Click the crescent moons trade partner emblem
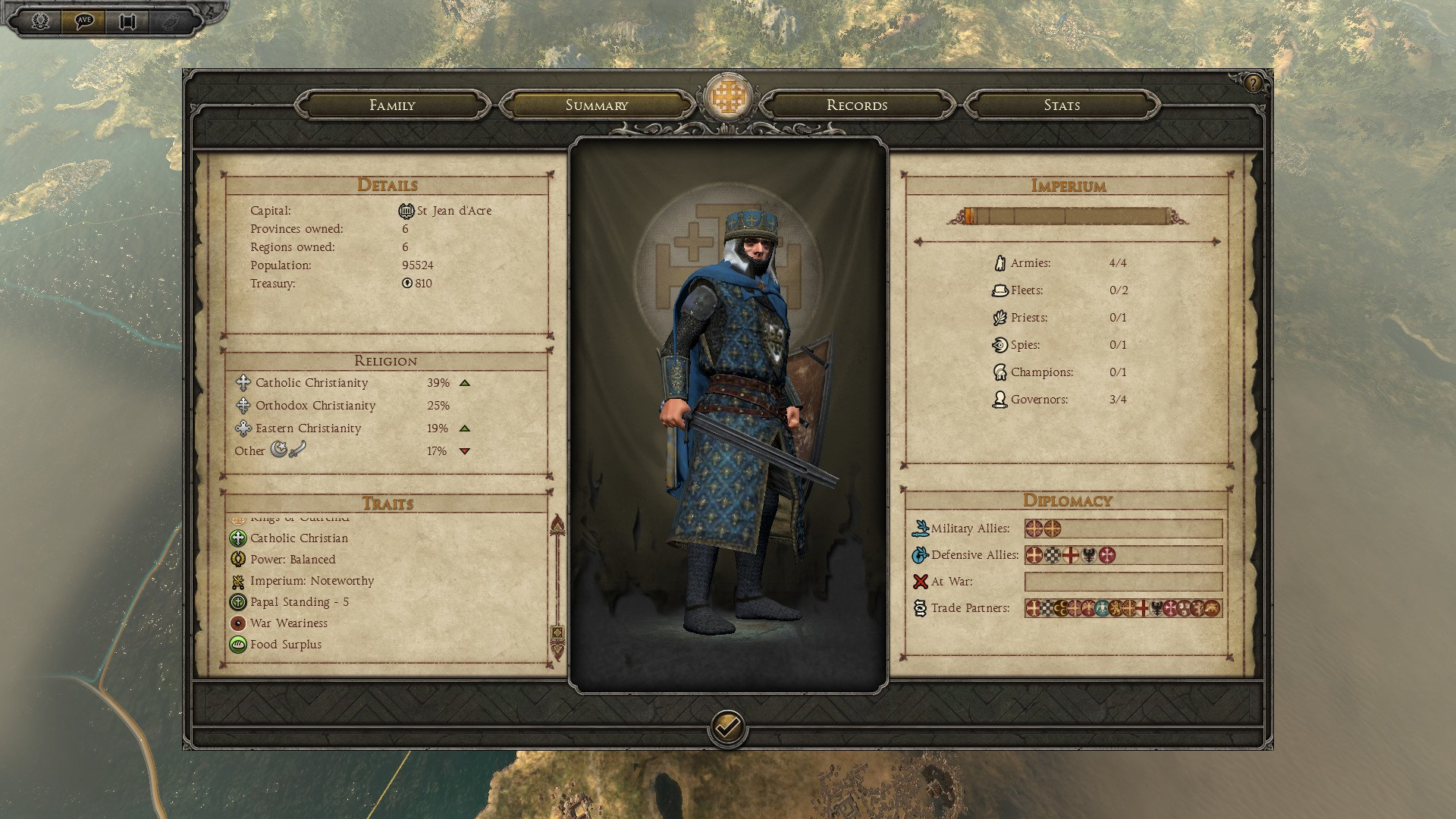This screenshot has height=819, width=1456. point(1061,608)
